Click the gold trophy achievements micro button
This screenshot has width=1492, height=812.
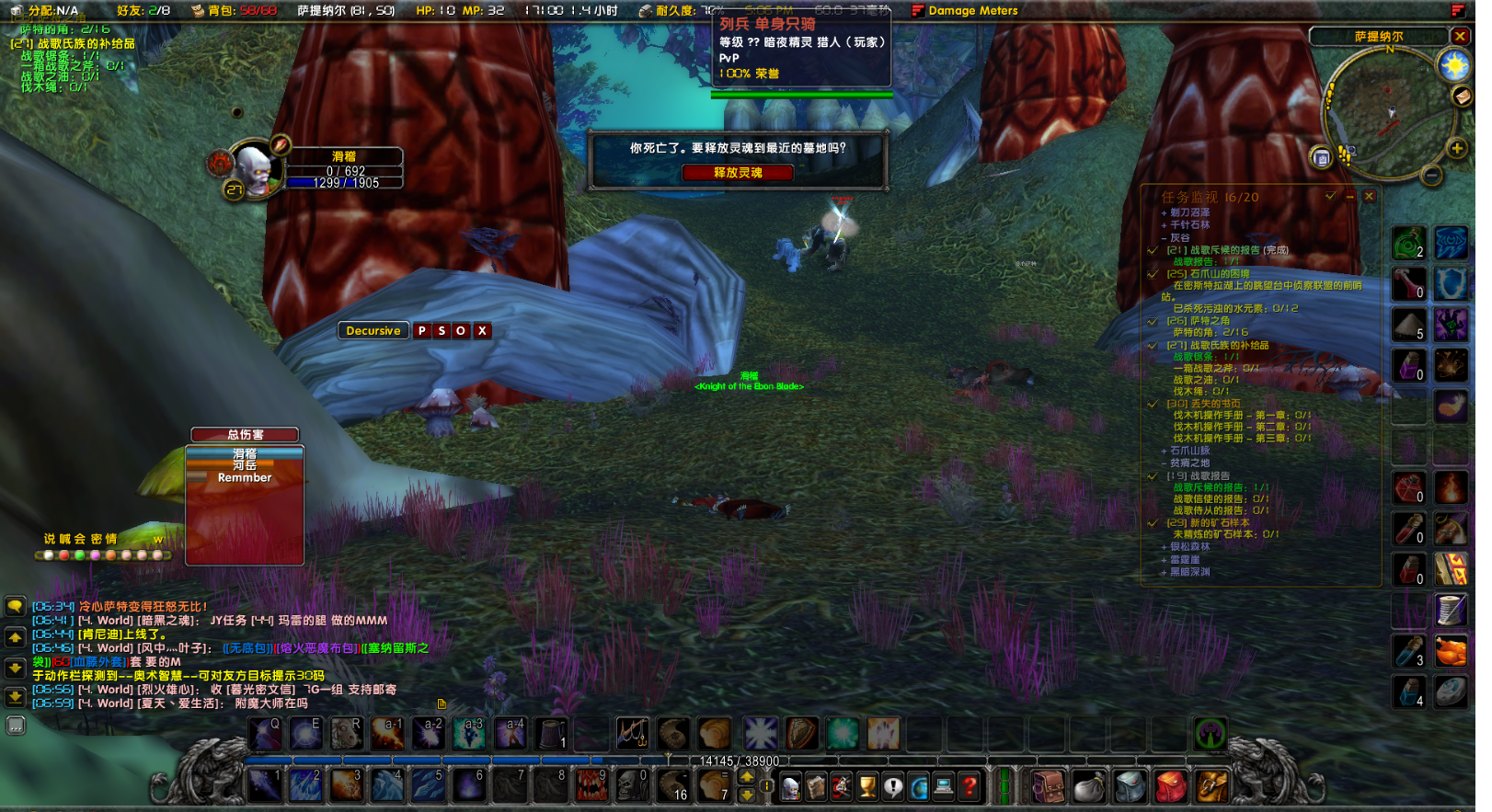pyautogui.click(x=867, y=787)
